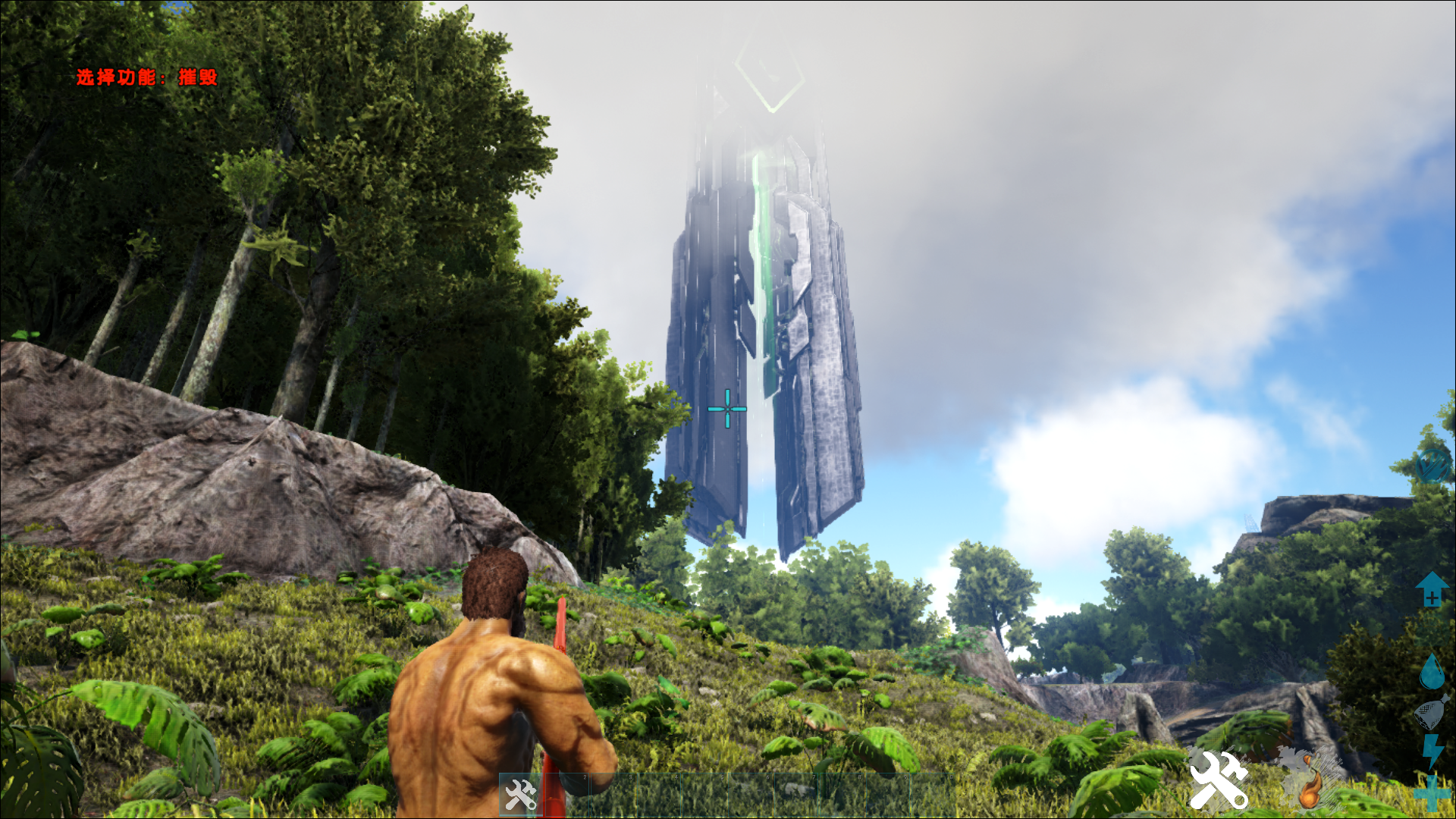
Task: Click the blue level-up arrow icon
Action: 1432,588
